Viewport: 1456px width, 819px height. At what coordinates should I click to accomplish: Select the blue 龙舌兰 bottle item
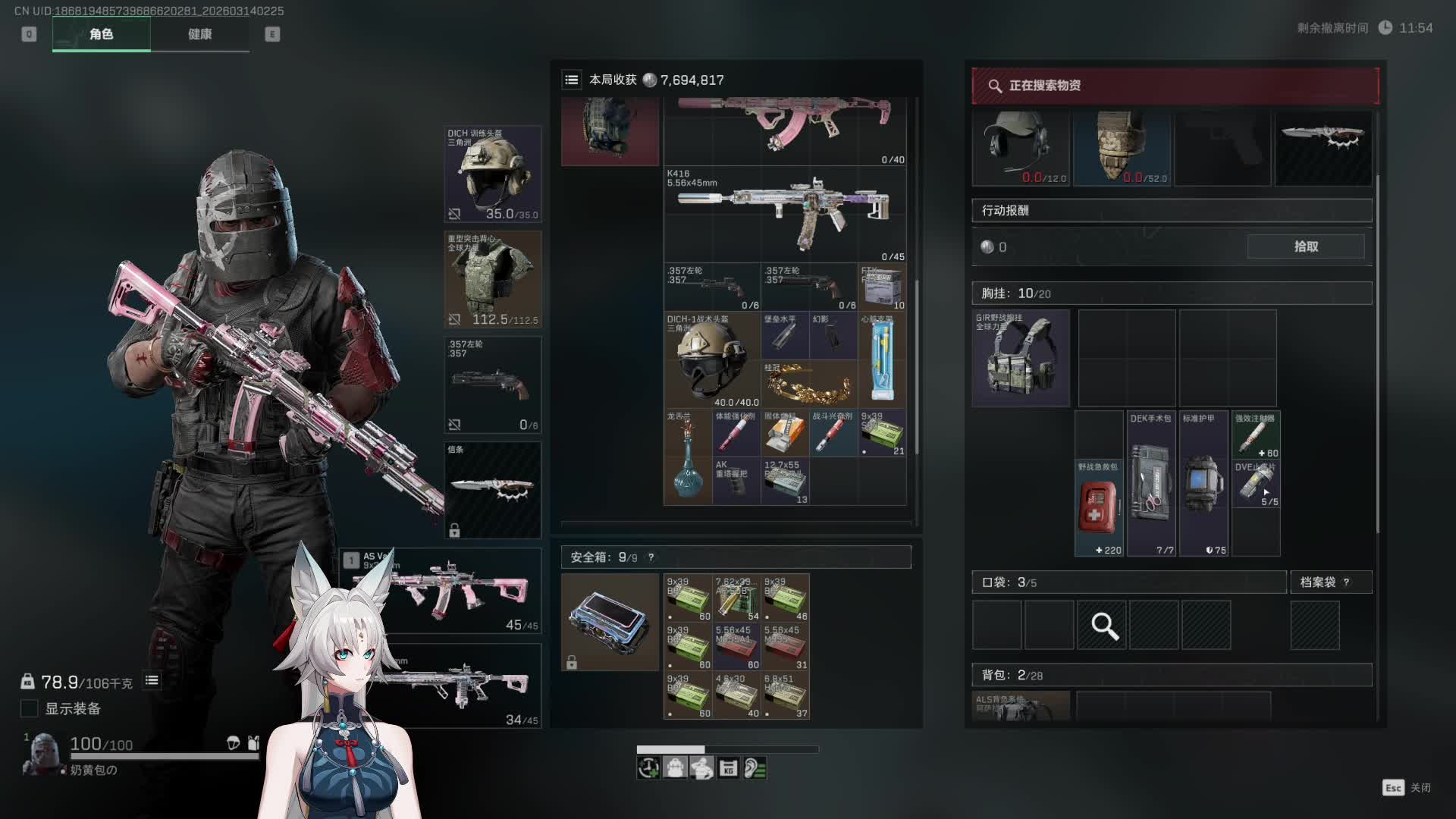tap(687, 457)
